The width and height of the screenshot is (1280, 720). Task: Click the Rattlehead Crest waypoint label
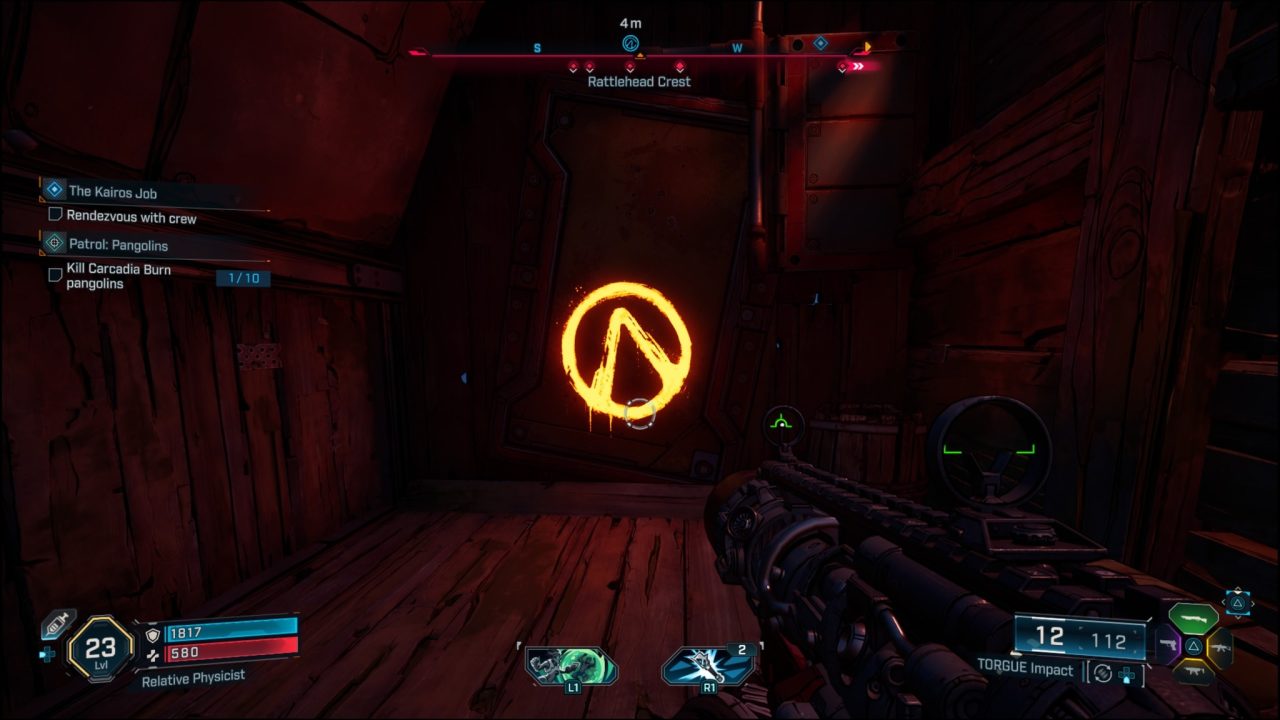coord(640,81)
